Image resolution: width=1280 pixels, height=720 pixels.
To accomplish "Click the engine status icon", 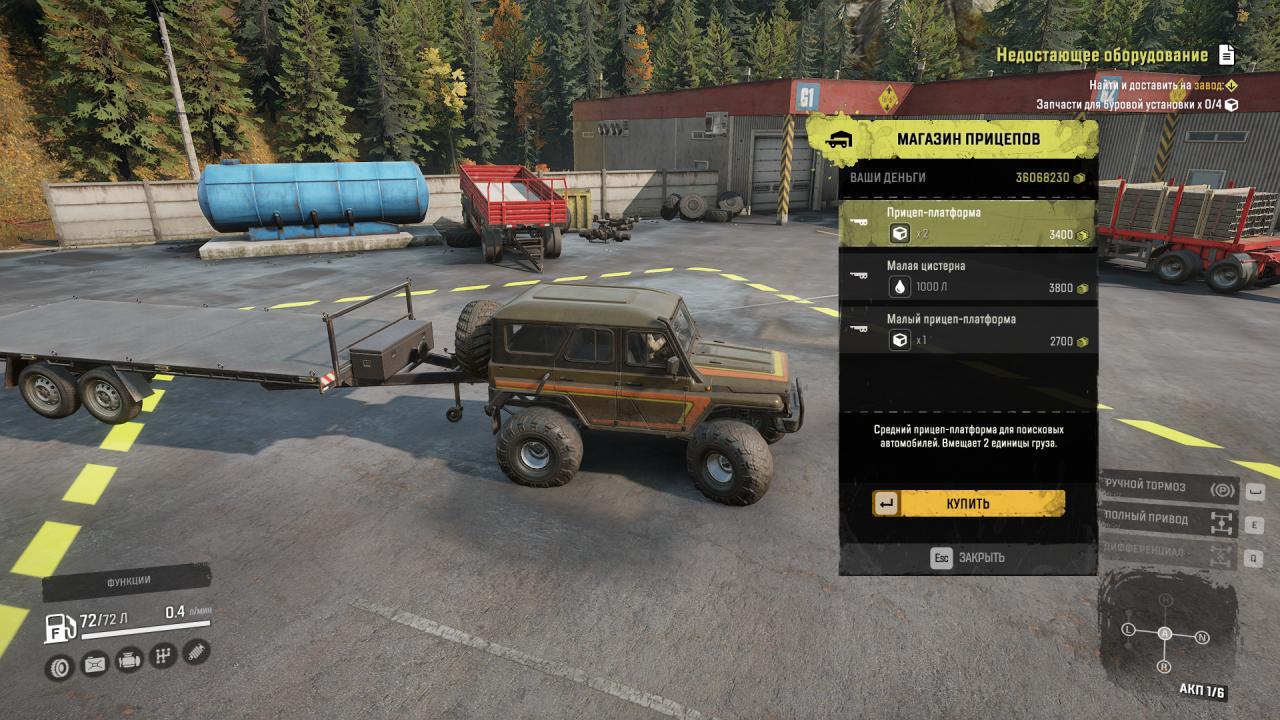I will [x=128, y=660].
